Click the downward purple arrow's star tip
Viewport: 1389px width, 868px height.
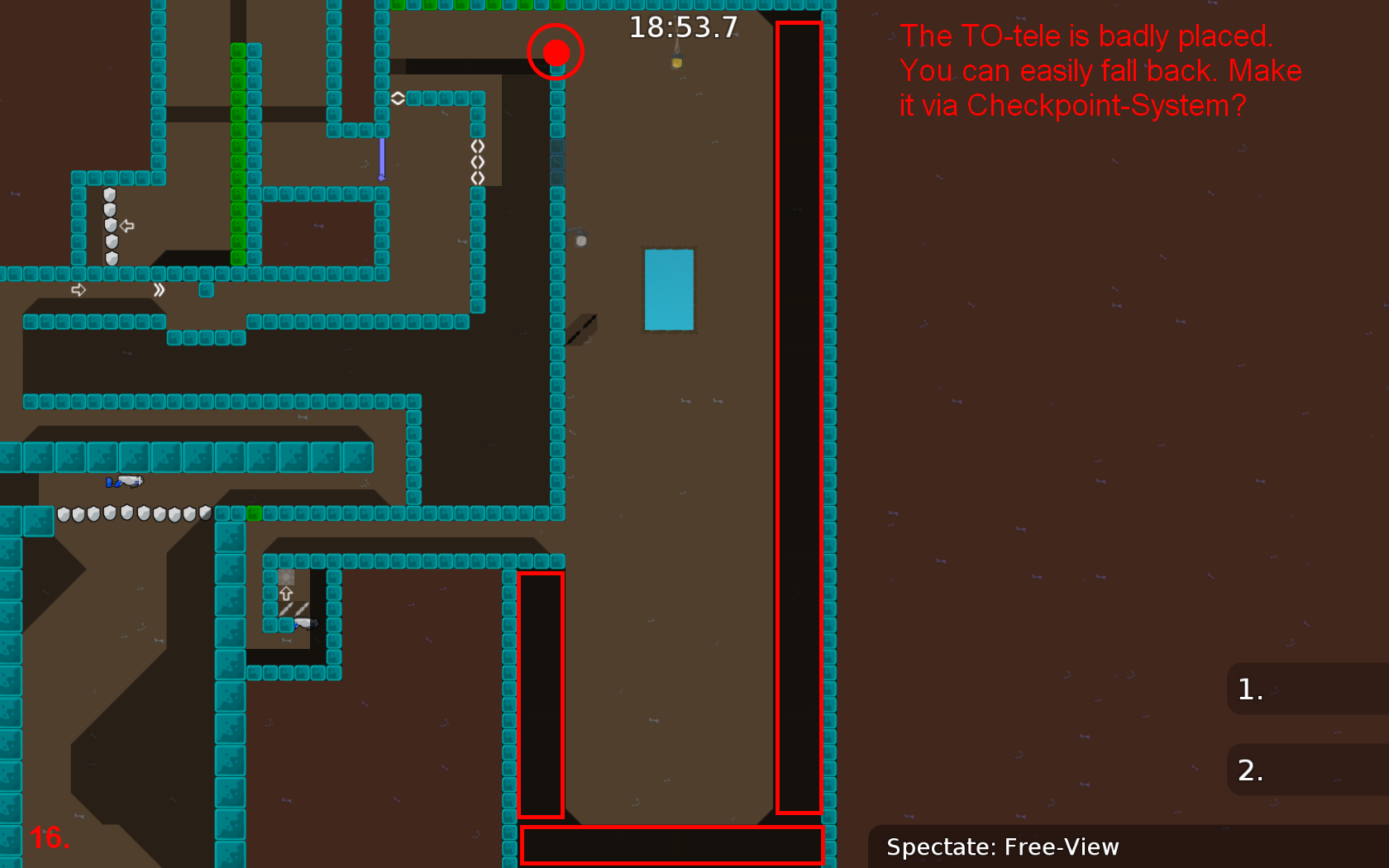pyautogui.click(x=381, y=178)
